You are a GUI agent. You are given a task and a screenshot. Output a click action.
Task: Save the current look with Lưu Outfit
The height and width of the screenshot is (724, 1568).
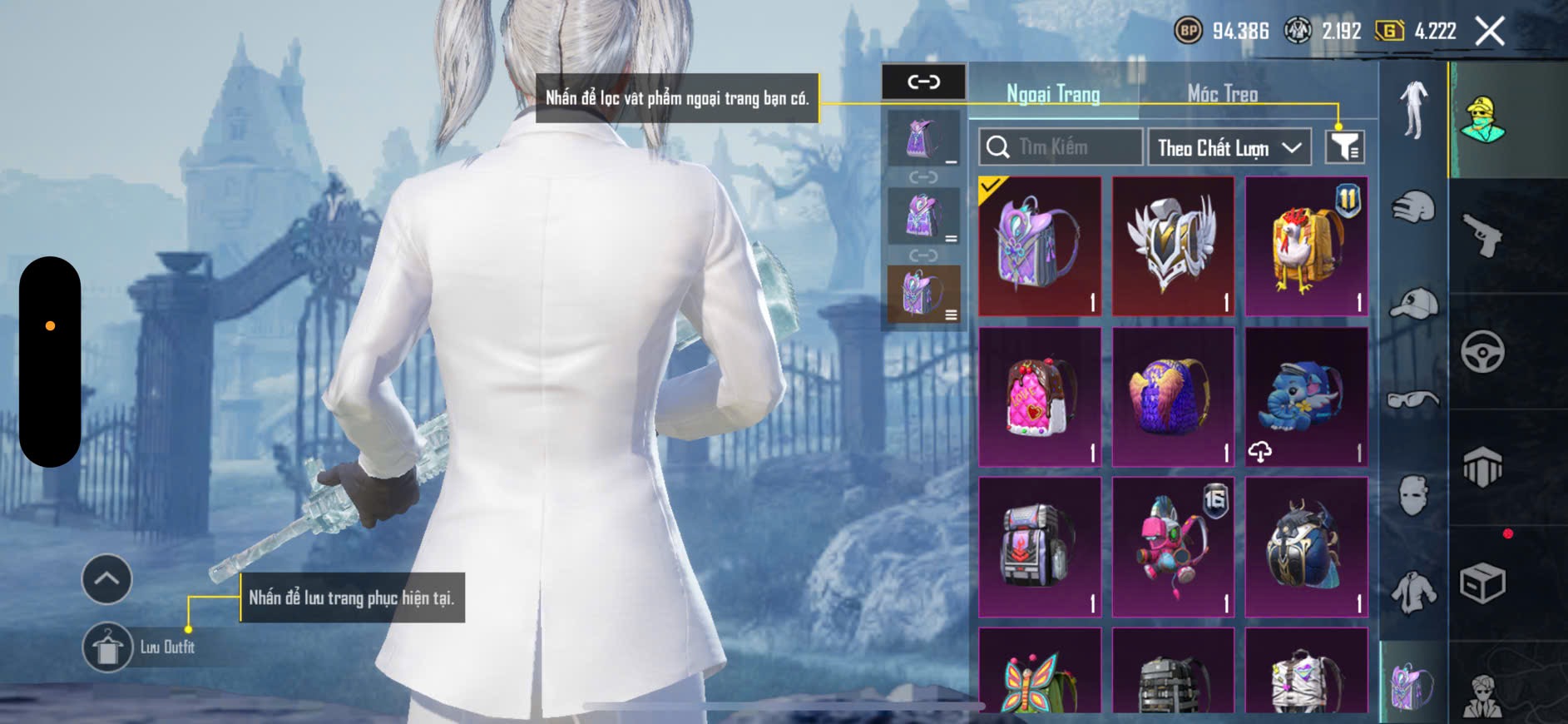coord(108,647)
